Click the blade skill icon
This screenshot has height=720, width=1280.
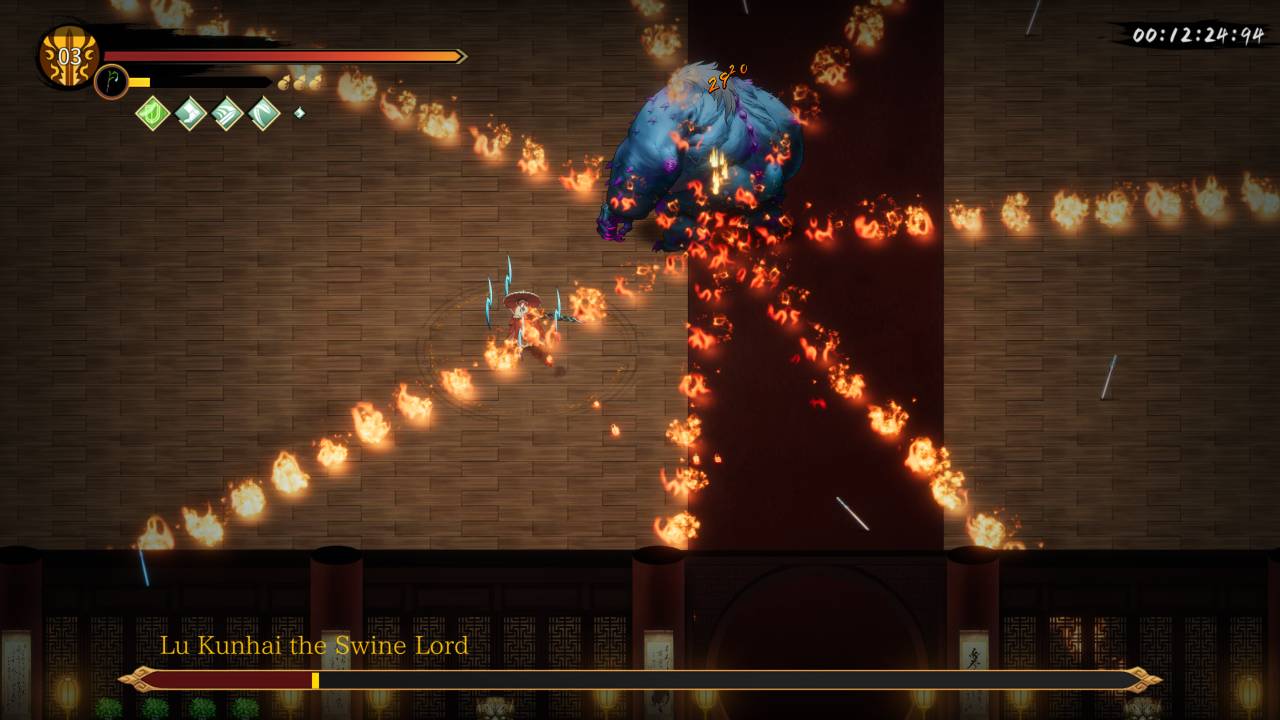264,113
